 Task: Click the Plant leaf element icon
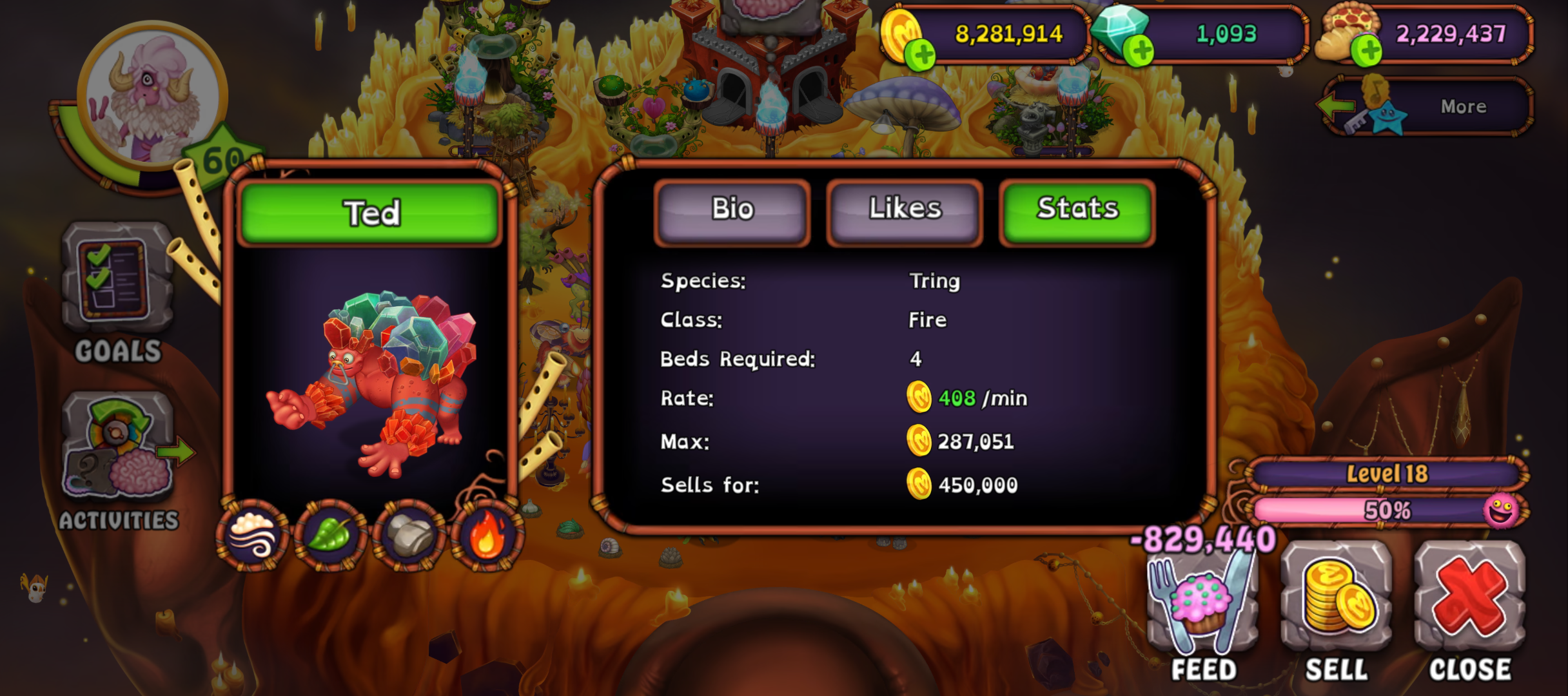tap(331, 536)
